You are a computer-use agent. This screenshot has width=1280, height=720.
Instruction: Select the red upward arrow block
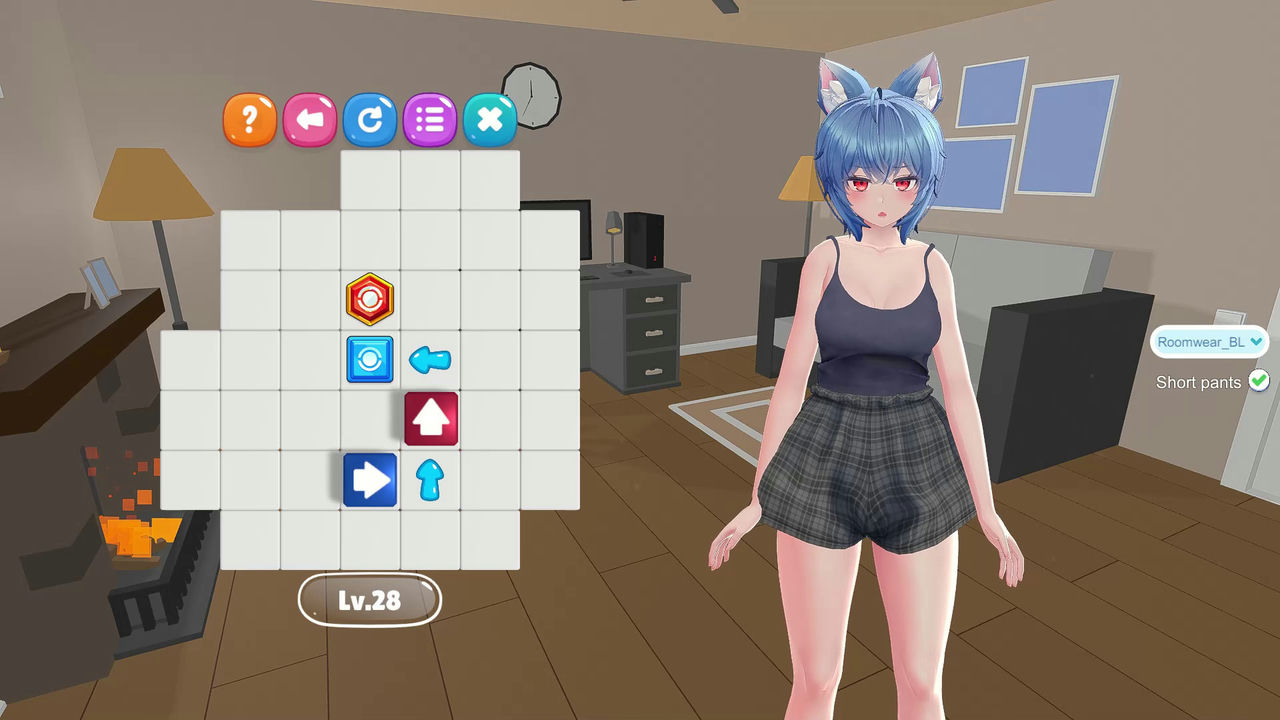click(432, 419)
